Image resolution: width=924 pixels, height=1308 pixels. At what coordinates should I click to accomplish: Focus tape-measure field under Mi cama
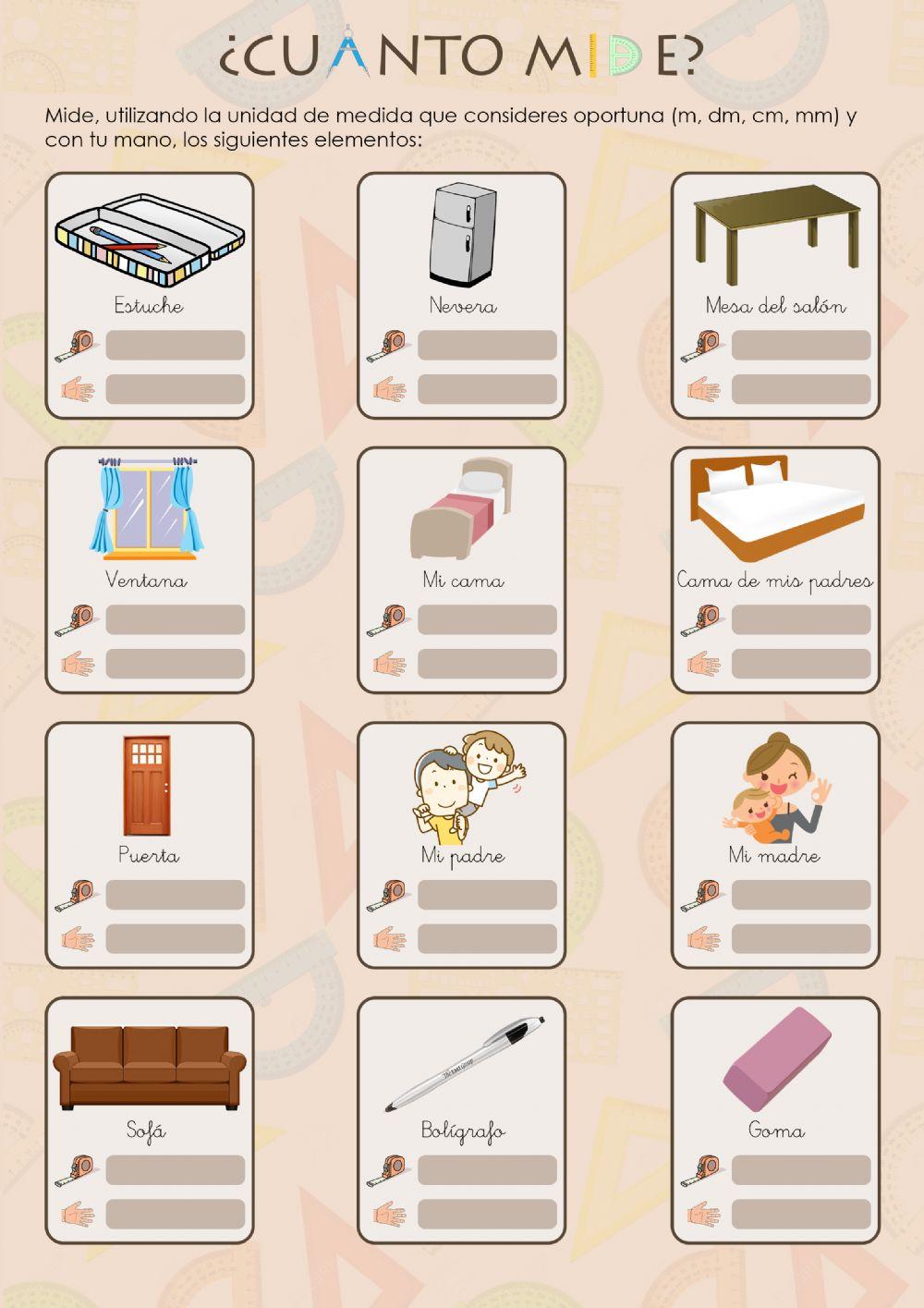[487, 619]
